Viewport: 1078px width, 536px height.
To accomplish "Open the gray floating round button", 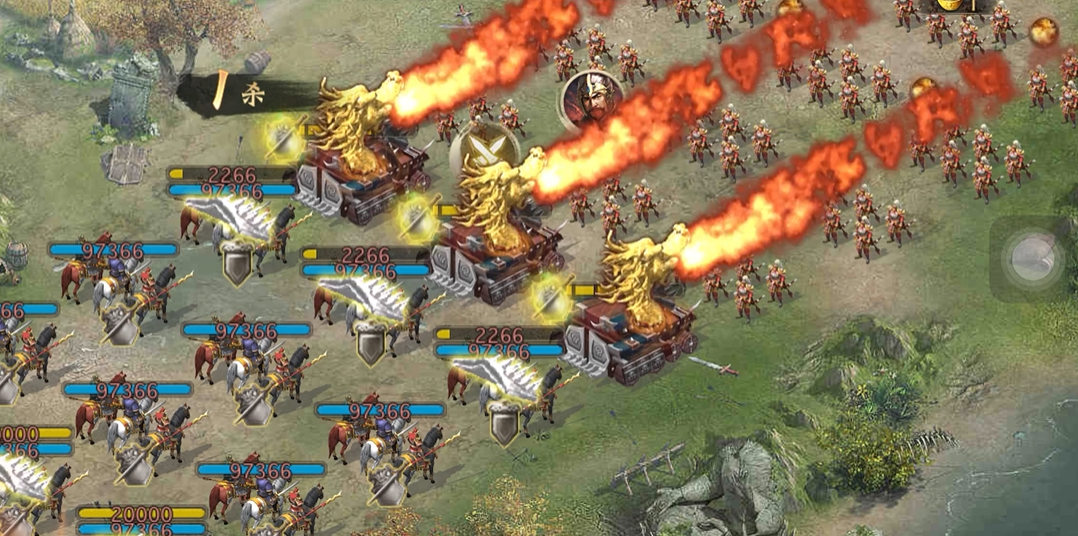I will tap(1034, 259).
